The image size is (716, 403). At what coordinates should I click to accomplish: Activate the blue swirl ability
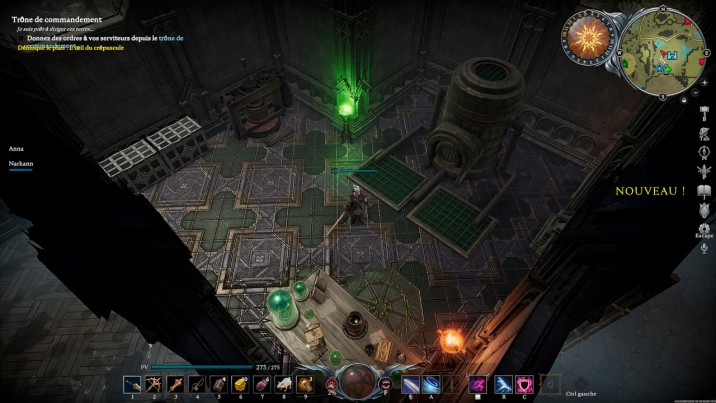(x=430, y=384)
